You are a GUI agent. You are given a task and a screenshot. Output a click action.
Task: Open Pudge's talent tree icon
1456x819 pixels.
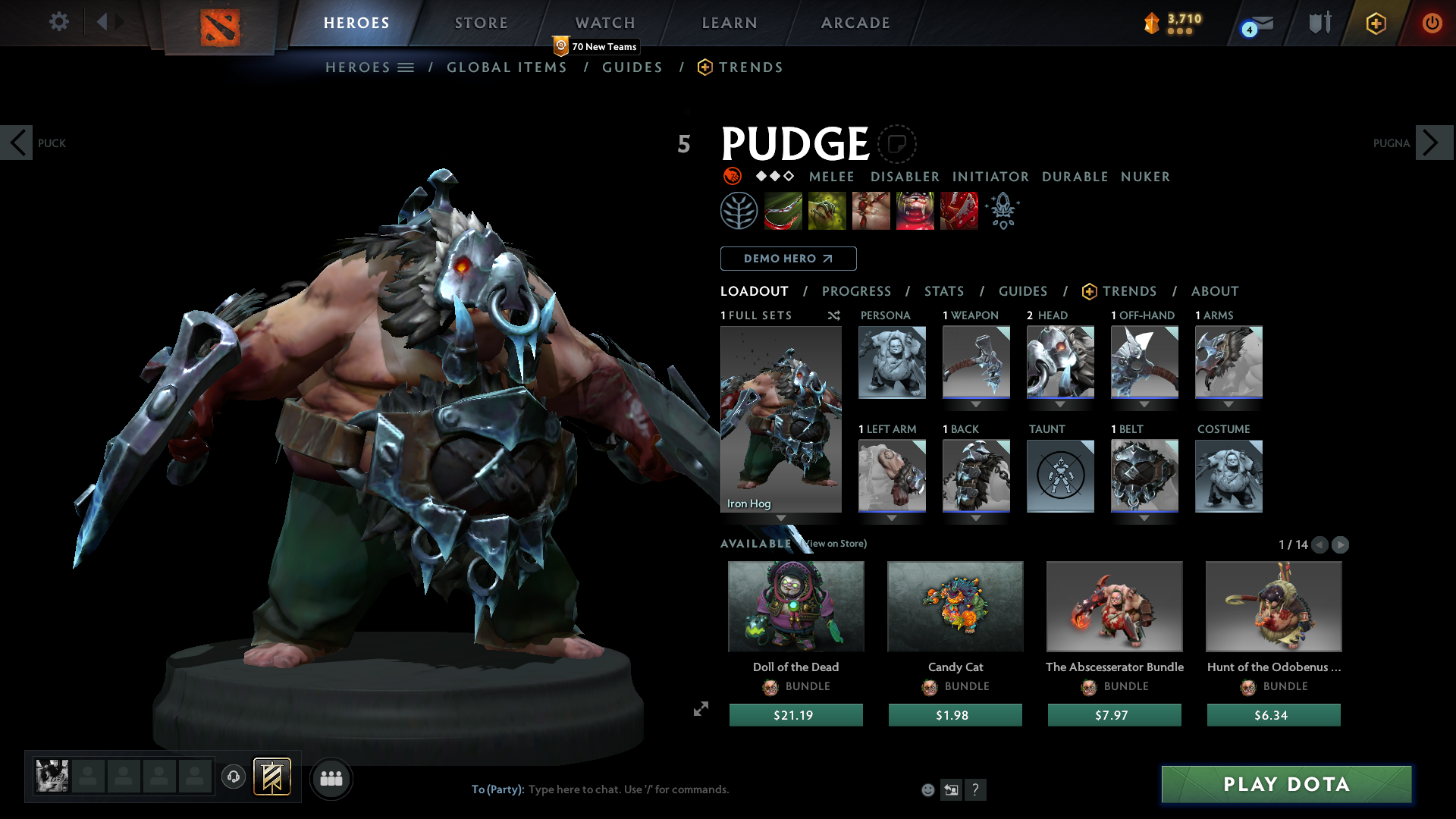click(x=739, y=210)
